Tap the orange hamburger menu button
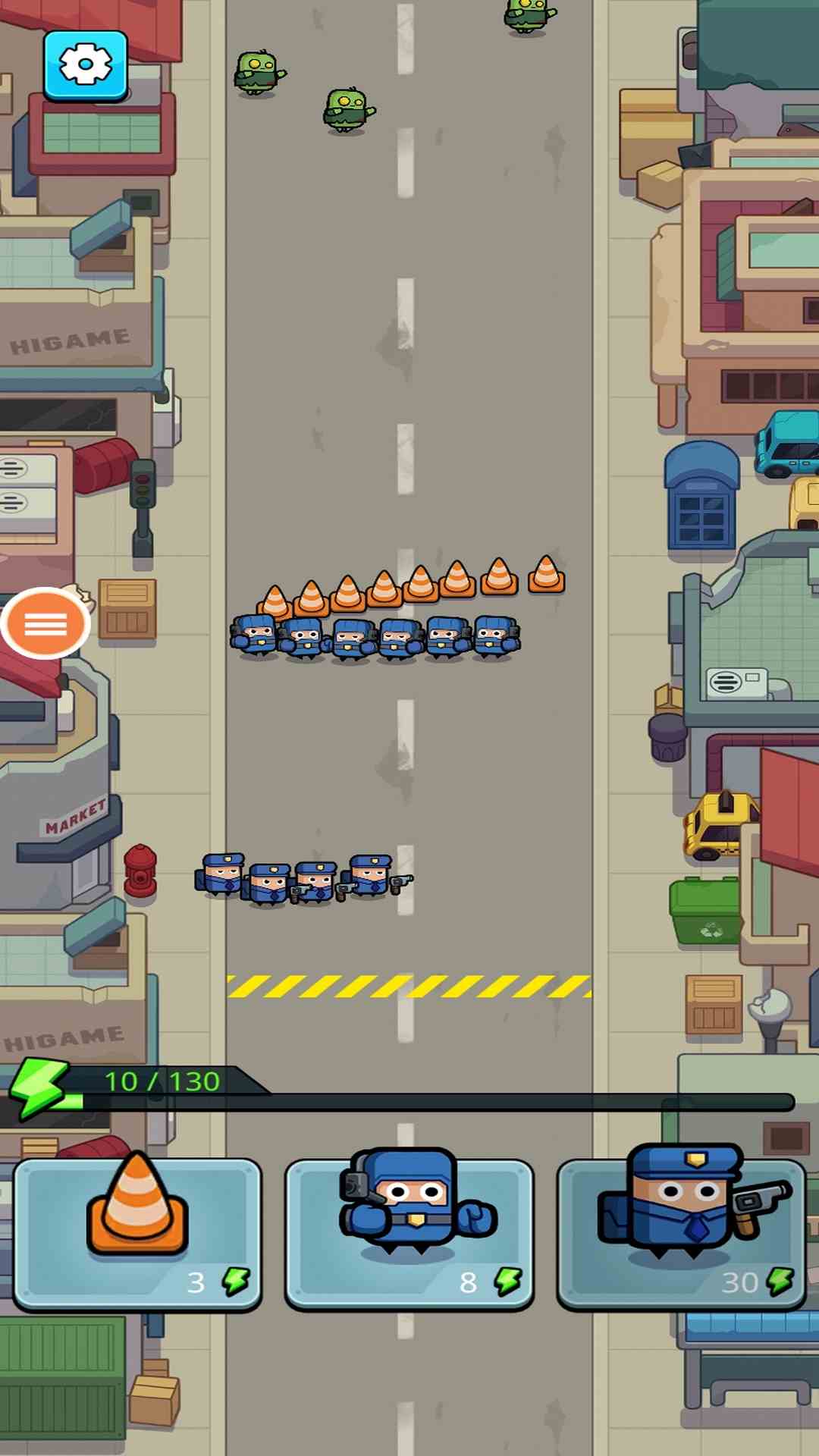Image resolution: width=819 pixels, height=1456 pixels. (45, 623)
